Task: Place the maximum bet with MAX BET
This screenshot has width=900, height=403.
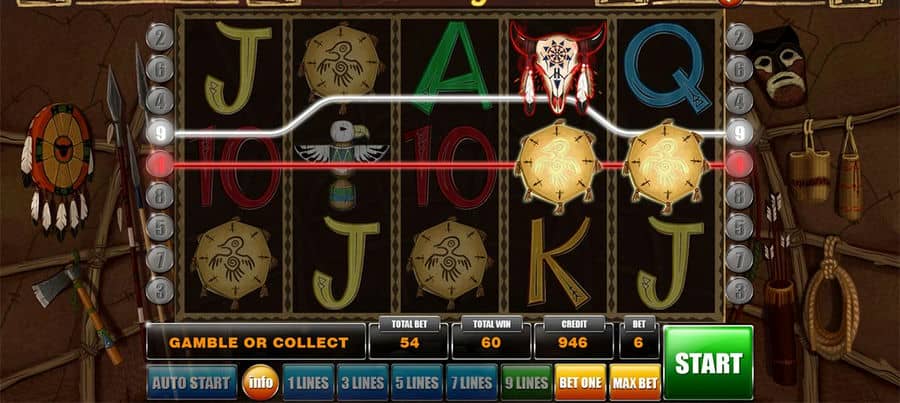Action: [634, 382]
